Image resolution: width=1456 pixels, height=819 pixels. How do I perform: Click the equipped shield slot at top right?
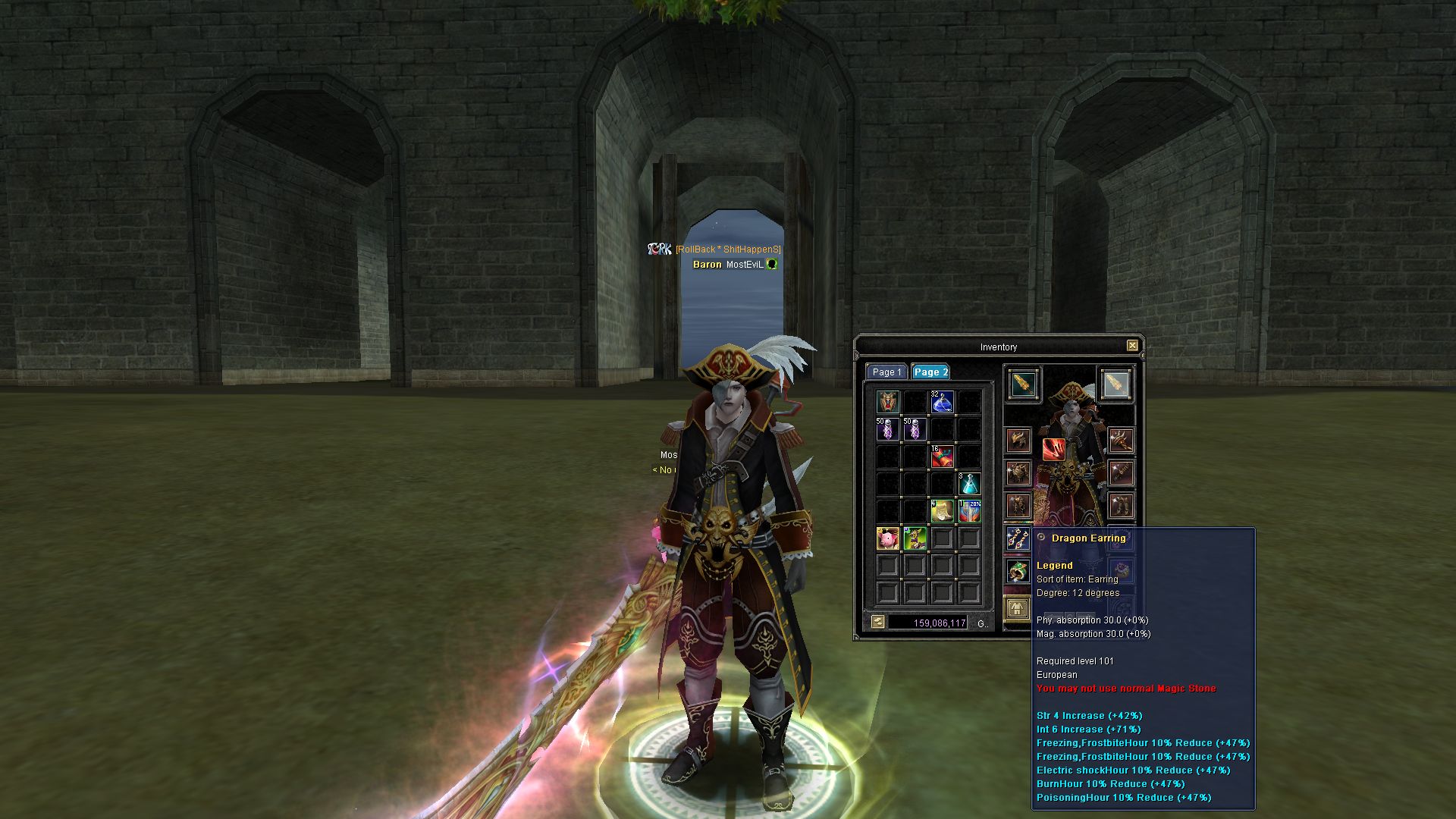point(1115,384)
